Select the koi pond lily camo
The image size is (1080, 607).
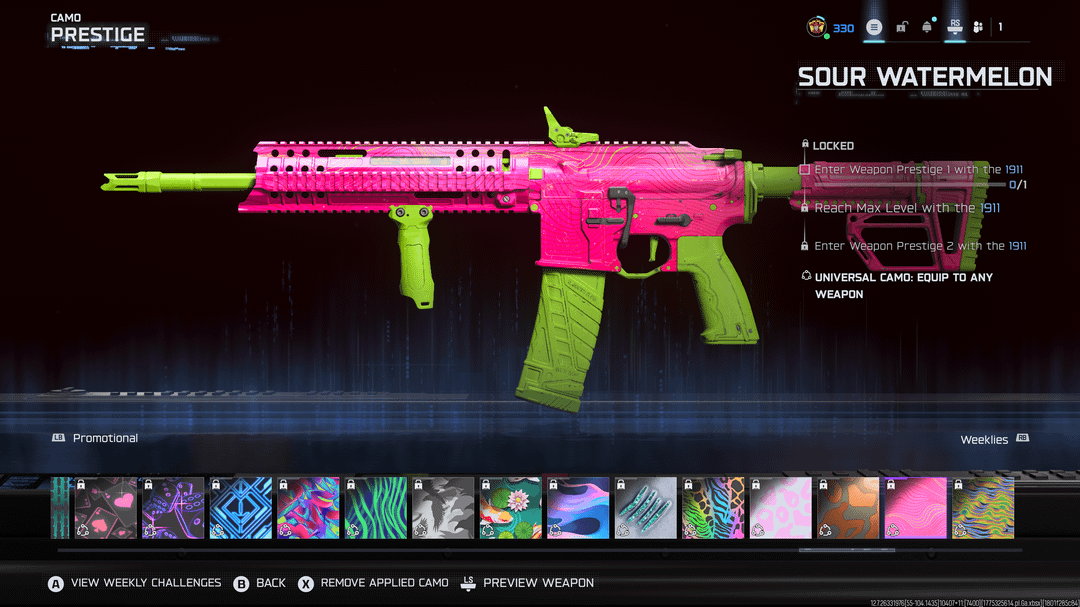tap(511, 508)
